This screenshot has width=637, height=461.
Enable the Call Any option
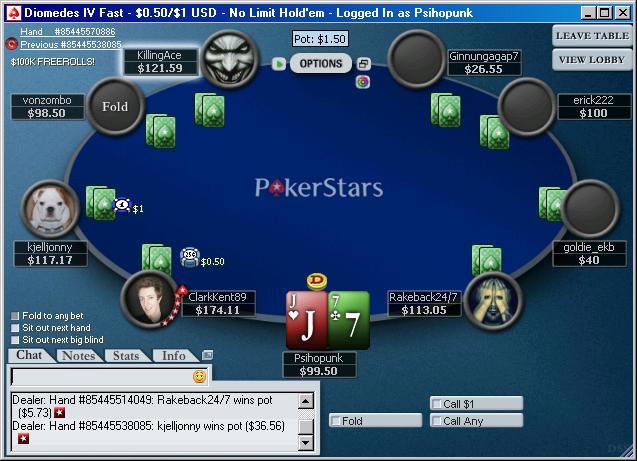(x=437, y=421)
